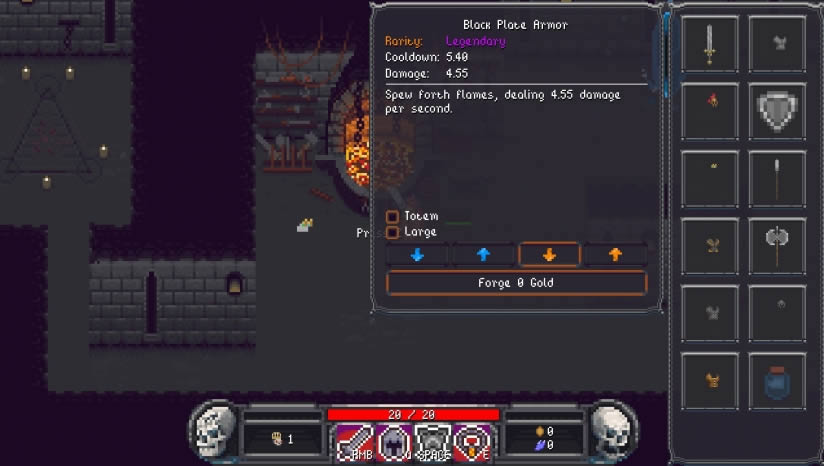Choose the large silver shield slot
This screenshot has width=824, height=466.
[777, 110]
